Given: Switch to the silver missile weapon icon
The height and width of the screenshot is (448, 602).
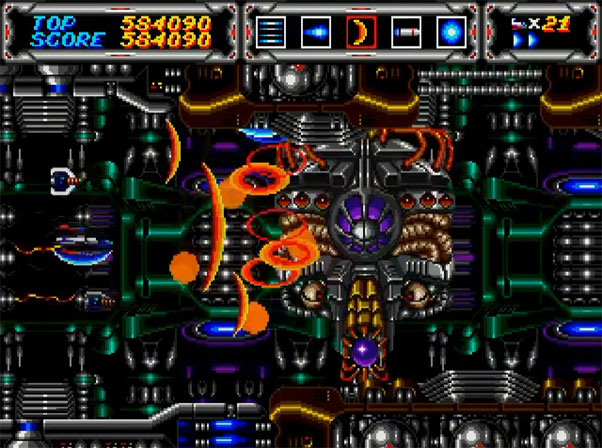Looking at the screenshot, I should [x=405, y=32].
